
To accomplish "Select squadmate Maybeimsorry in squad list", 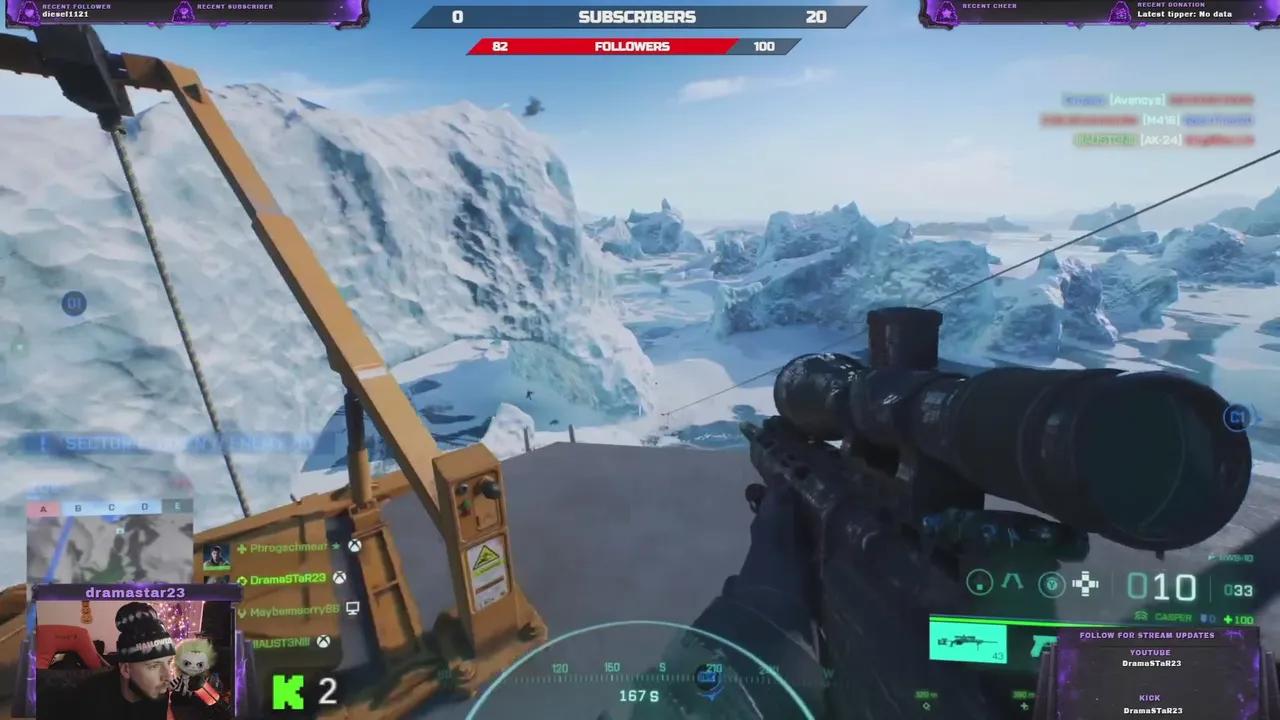I will (x=290, y=610).
